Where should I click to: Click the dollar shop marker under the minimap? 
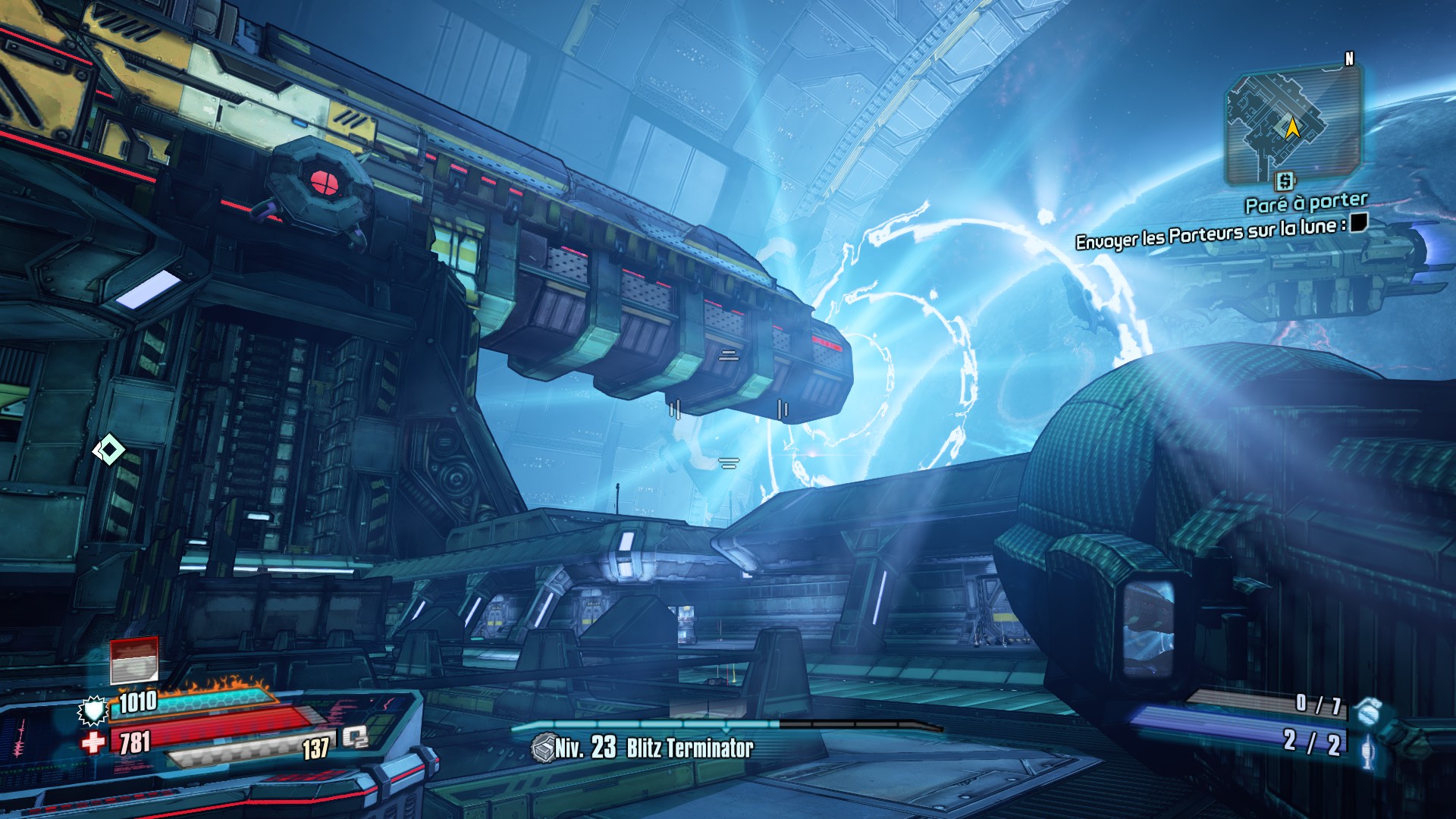(x=1285, y=181)
